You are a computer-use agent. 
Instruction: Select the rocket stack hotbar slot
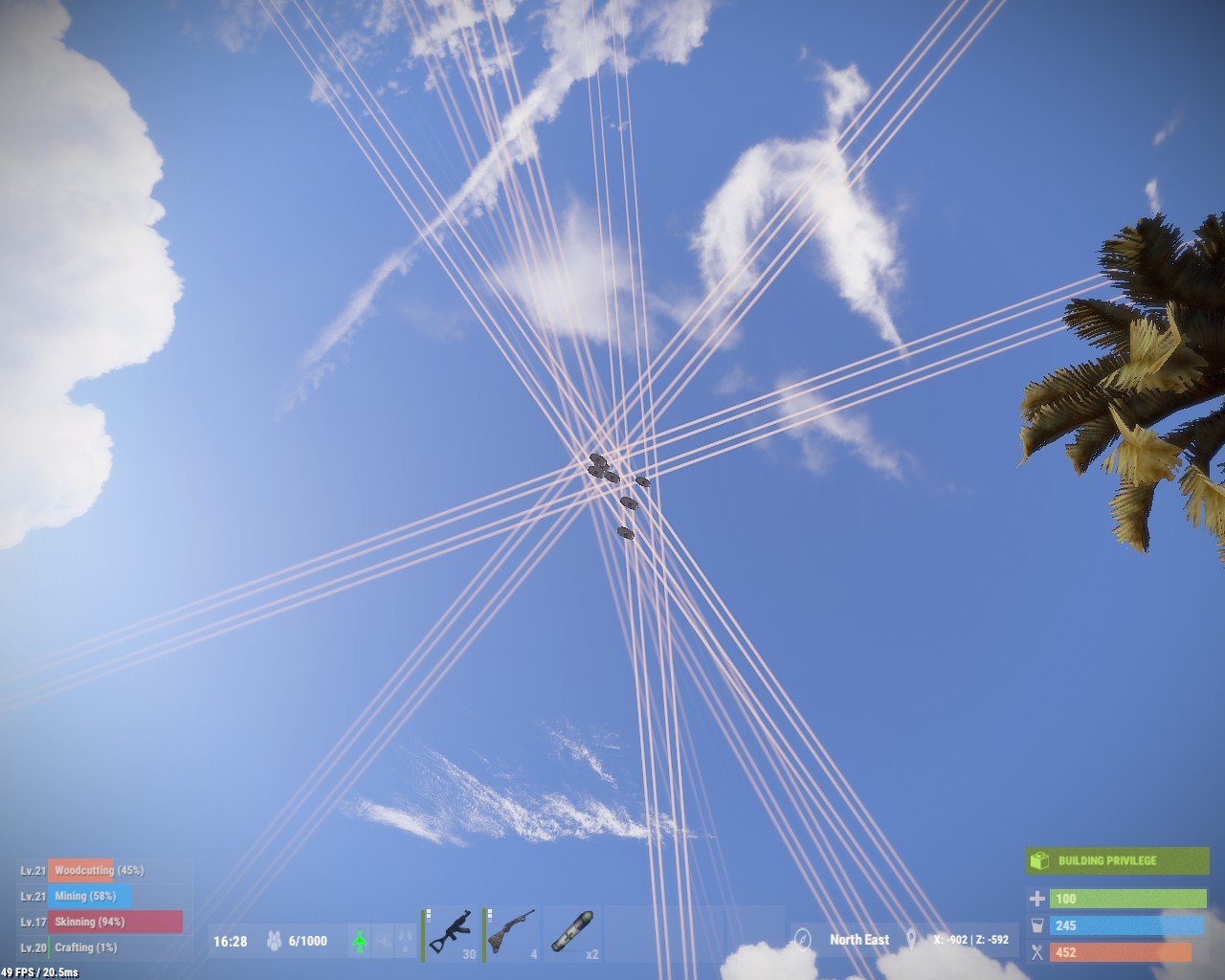point(572,933)
